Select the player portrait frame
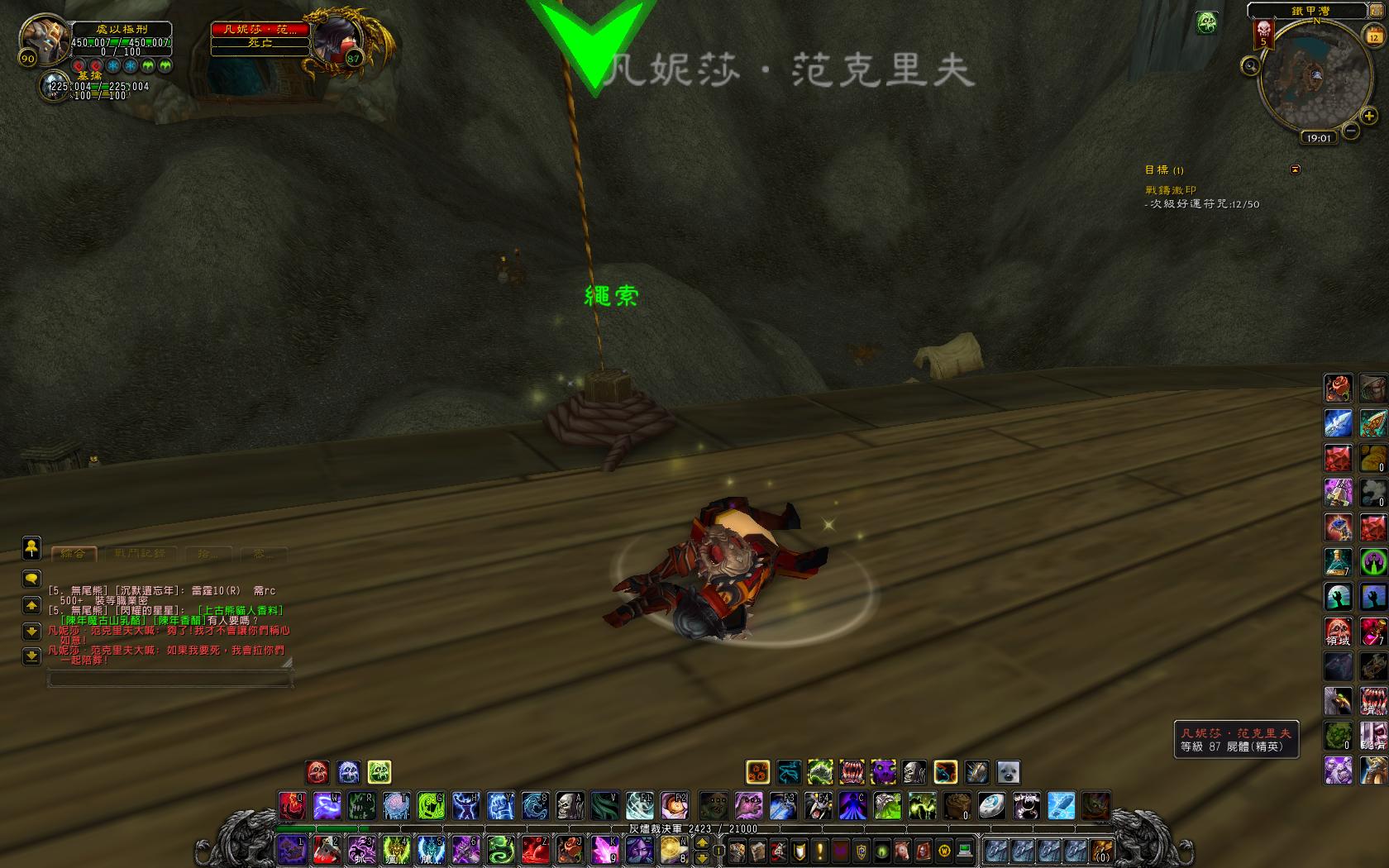Viewport: 1389px width, 868px height. point(44,39)
